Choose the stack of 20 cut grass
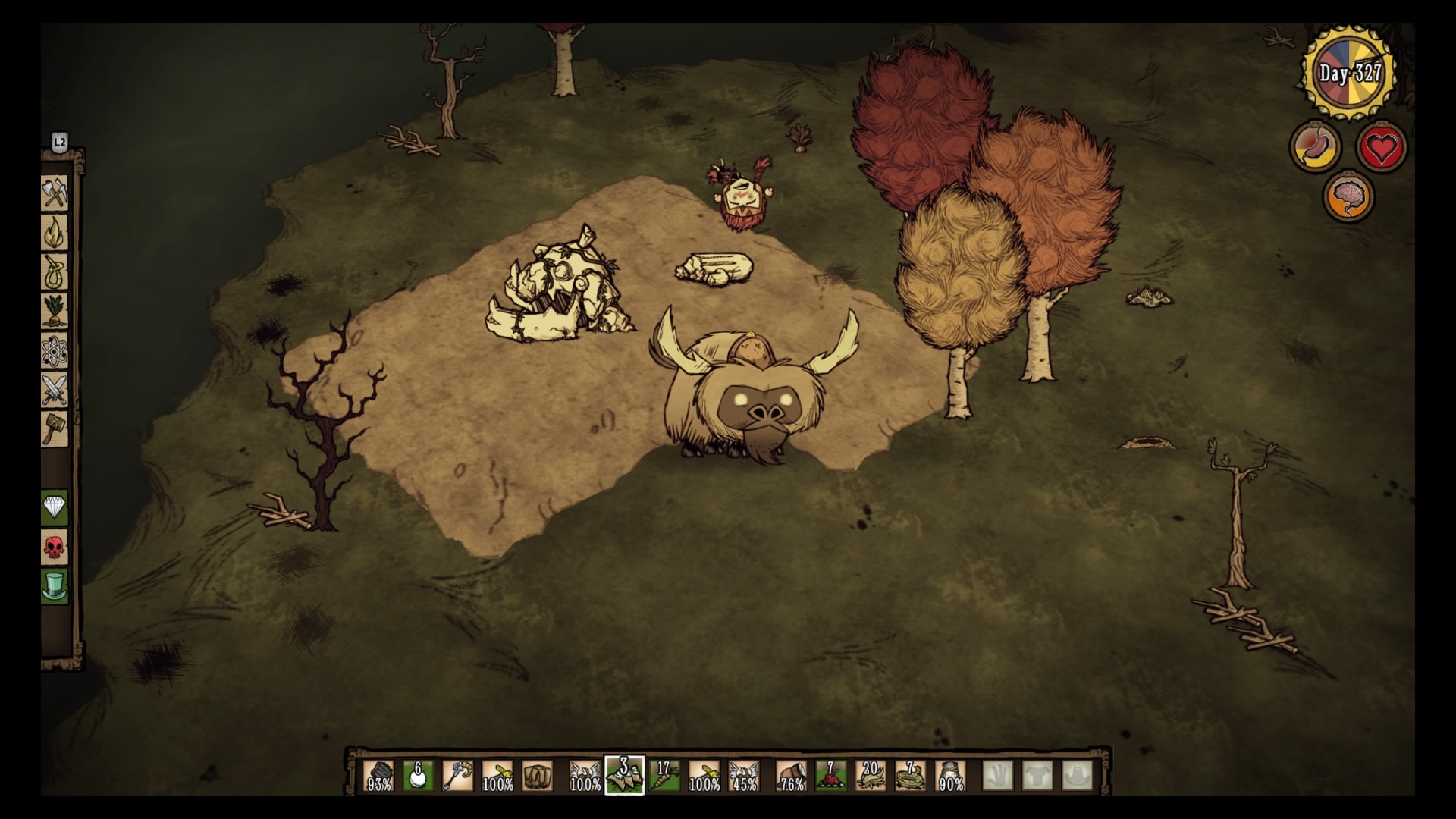 pos(871,776)
